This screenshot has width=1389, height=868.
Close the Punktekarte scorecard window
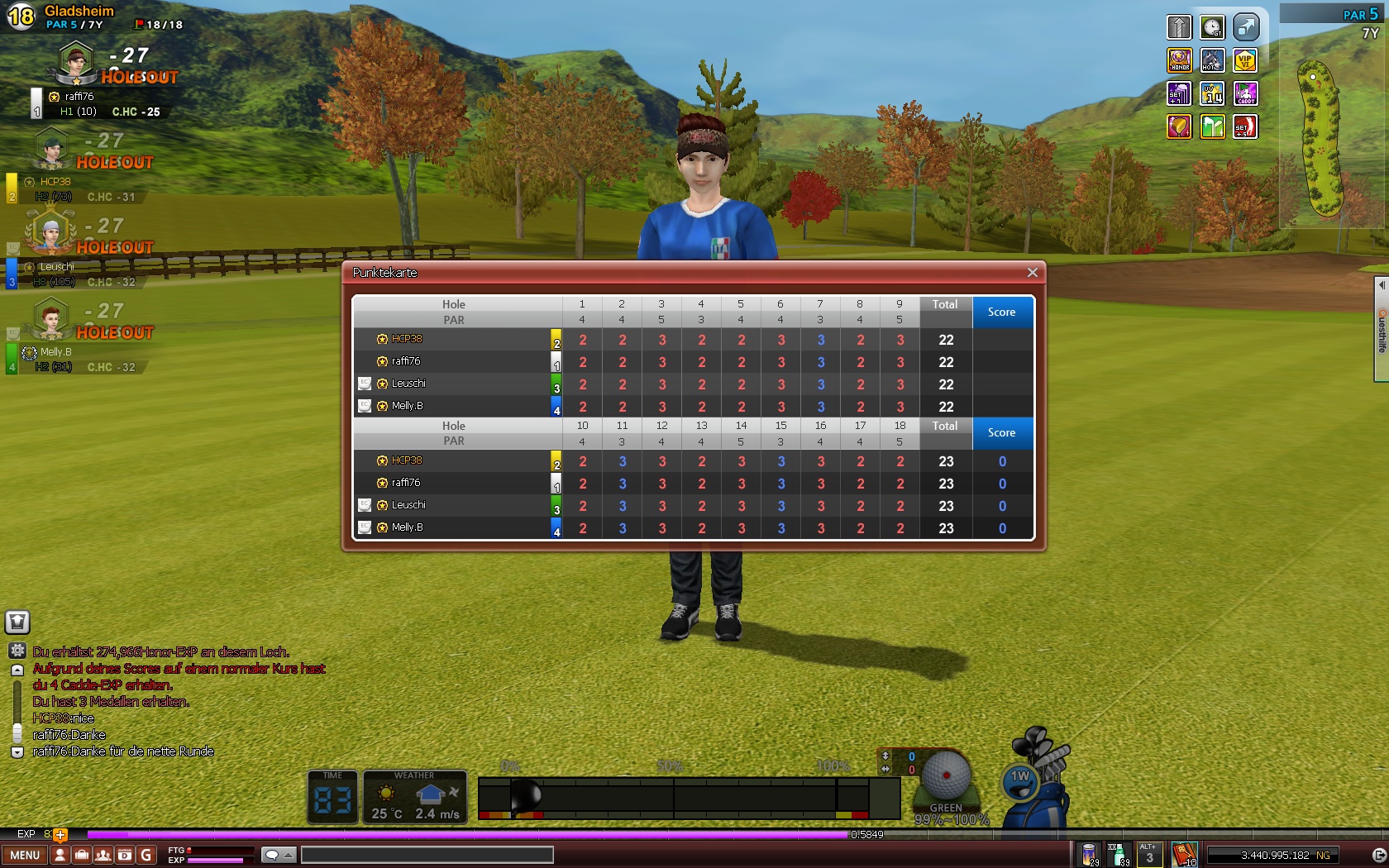click(x=1032, y=273)
